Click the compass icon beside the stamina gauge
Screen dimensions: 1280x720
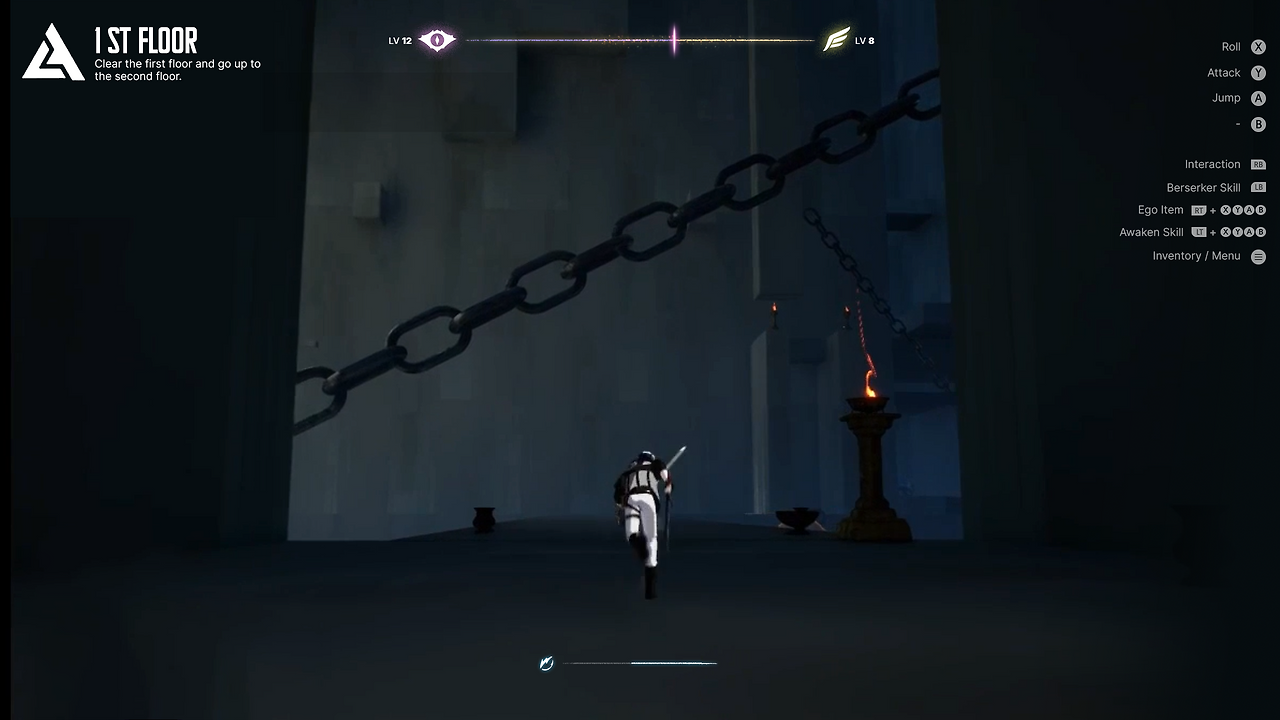pyautogui.click(x=546, y=663)
